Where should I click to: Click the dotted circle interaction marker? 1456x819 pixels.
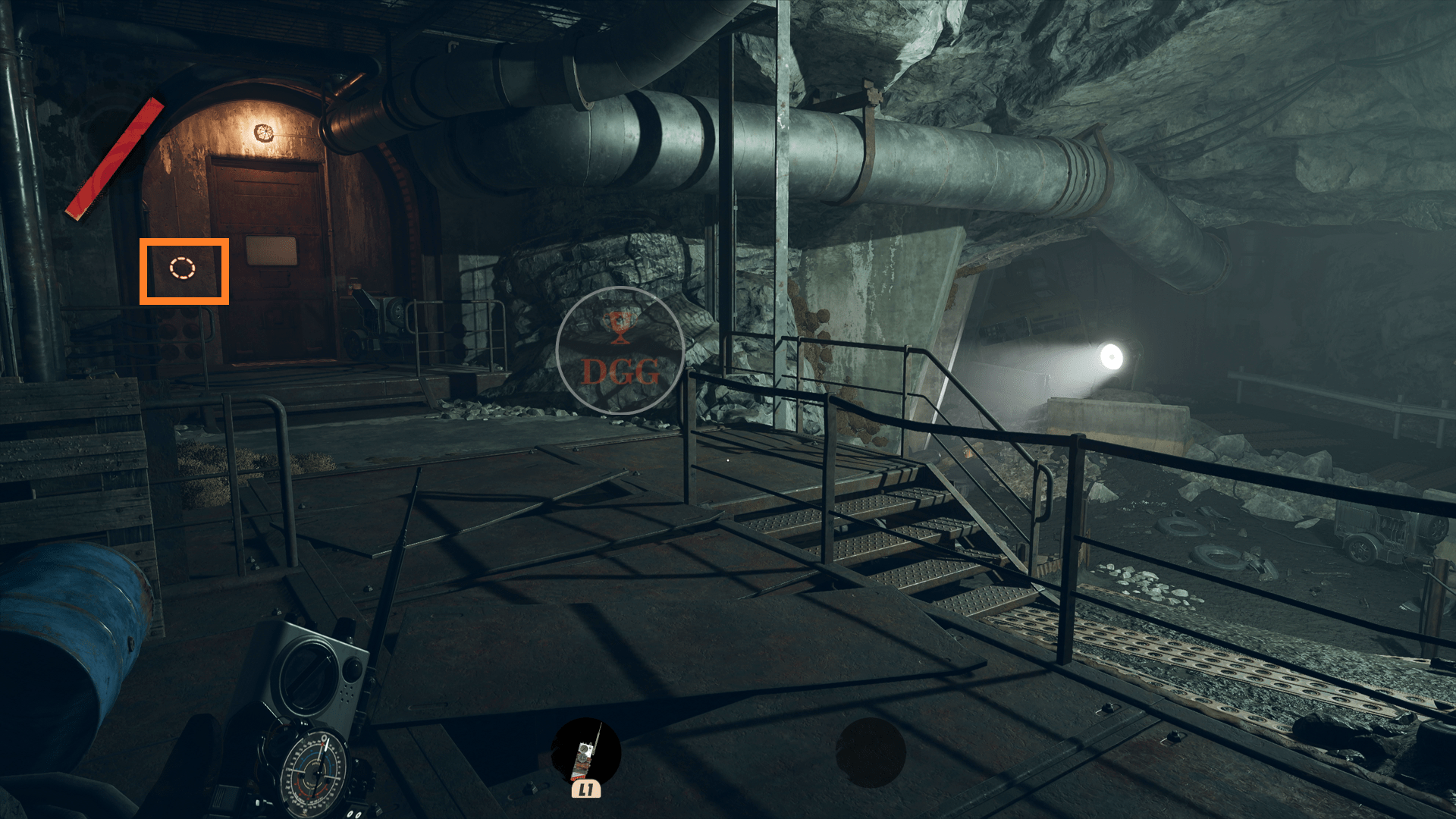pyautogui.click(x=182, y=268)
